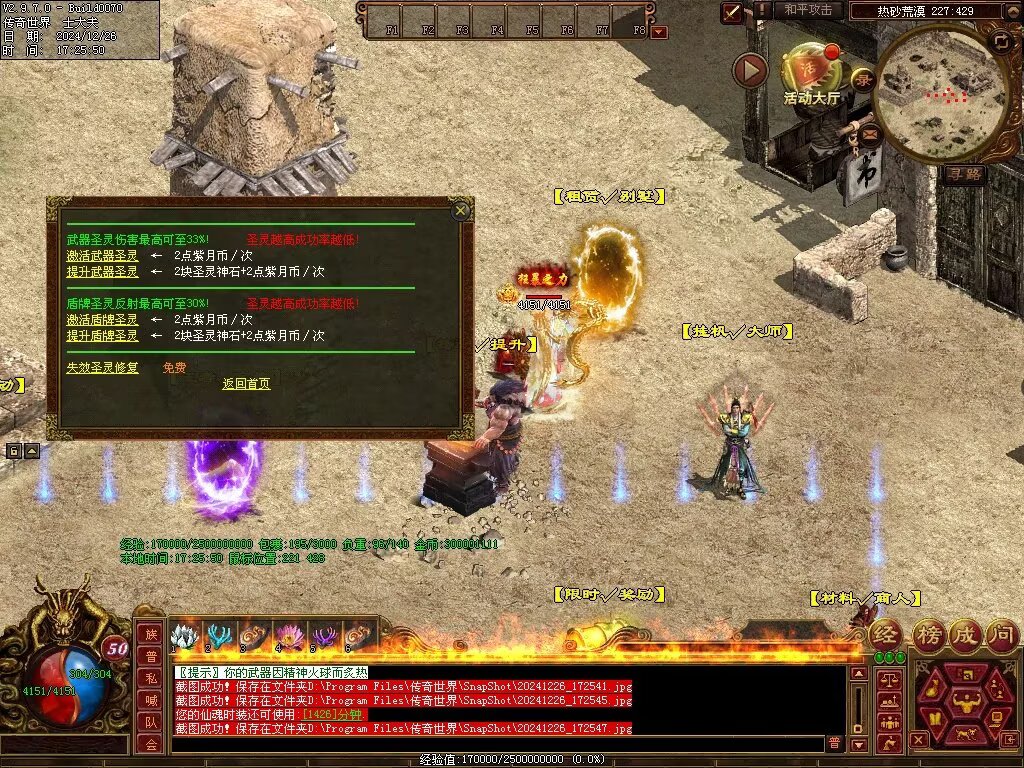Return via 返回首页 link
1024x768 pixels.
pyautogui.click(x=246, y=384)
